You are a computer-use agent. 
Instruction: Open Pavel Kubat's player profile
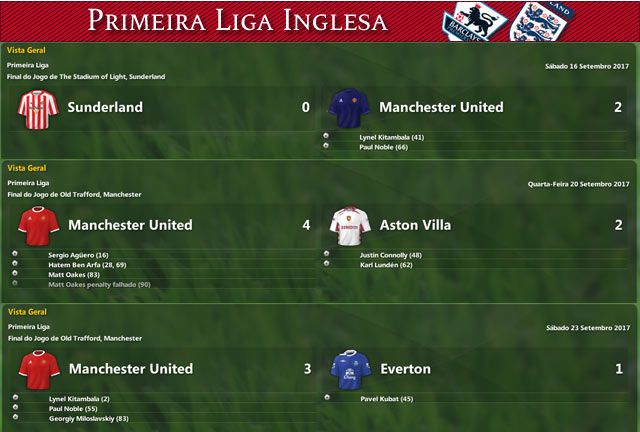[x=385, y=399]
